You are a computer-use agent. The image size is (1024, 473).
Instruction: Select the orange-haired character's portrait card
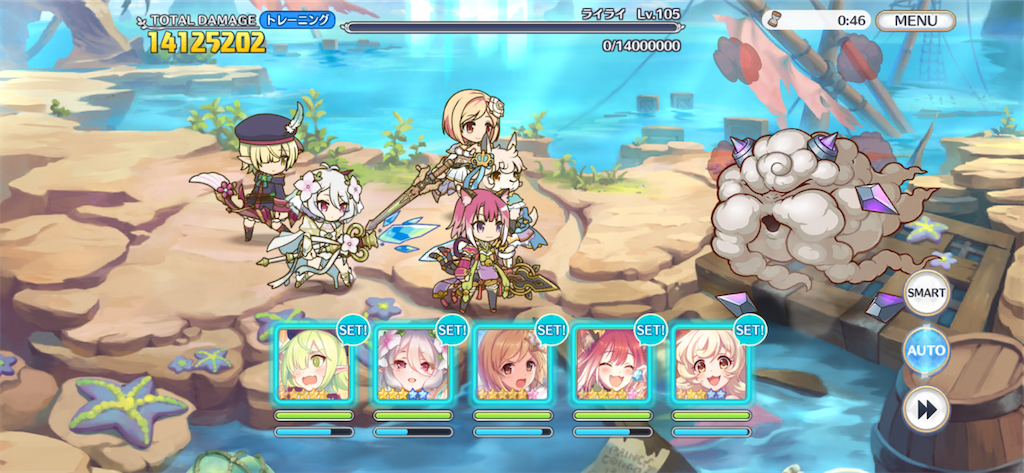[511, 364]
